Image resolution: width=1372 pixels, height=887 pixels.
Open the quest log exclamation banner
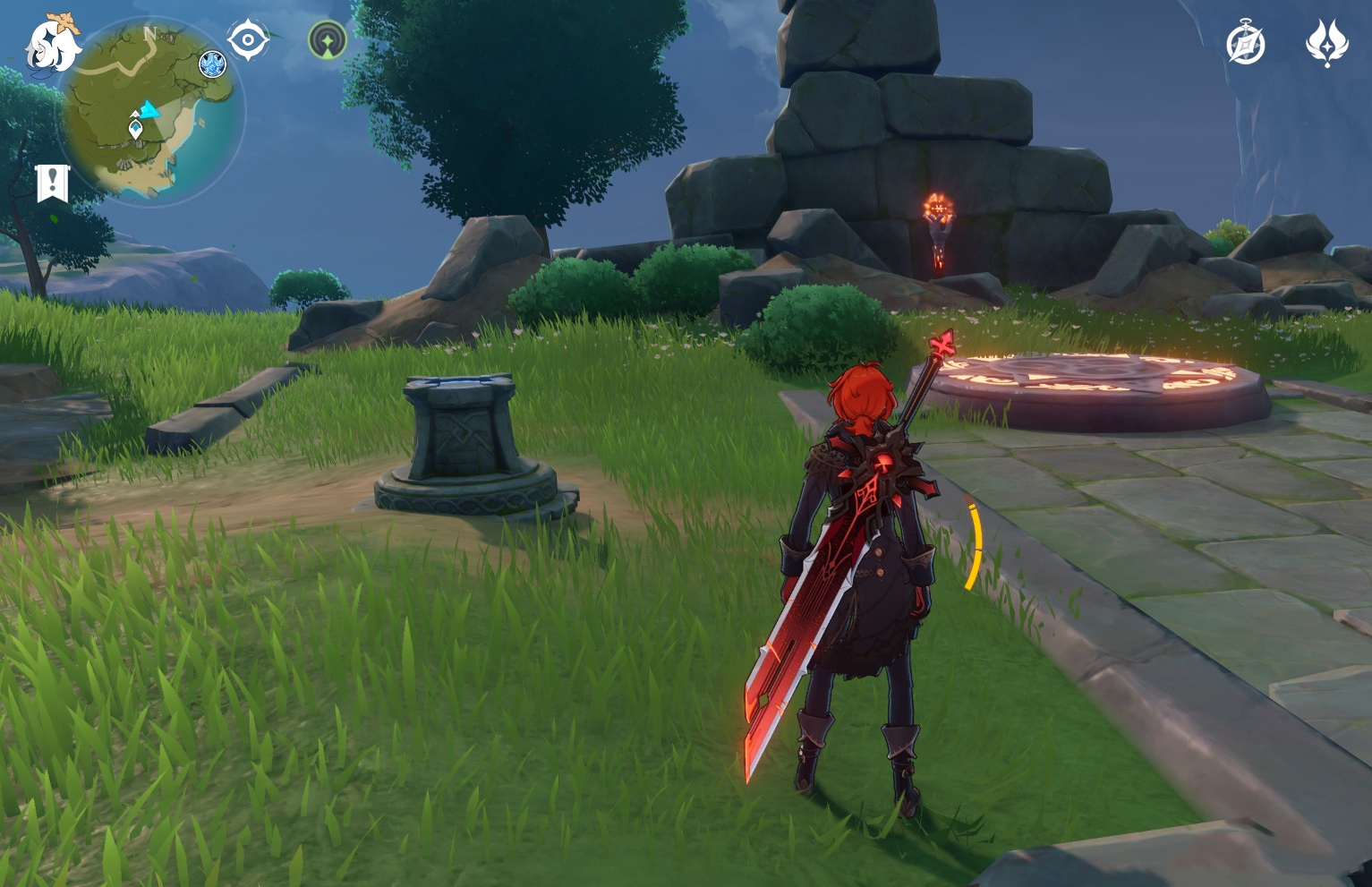pyautogui.click(x=53, y=182)
